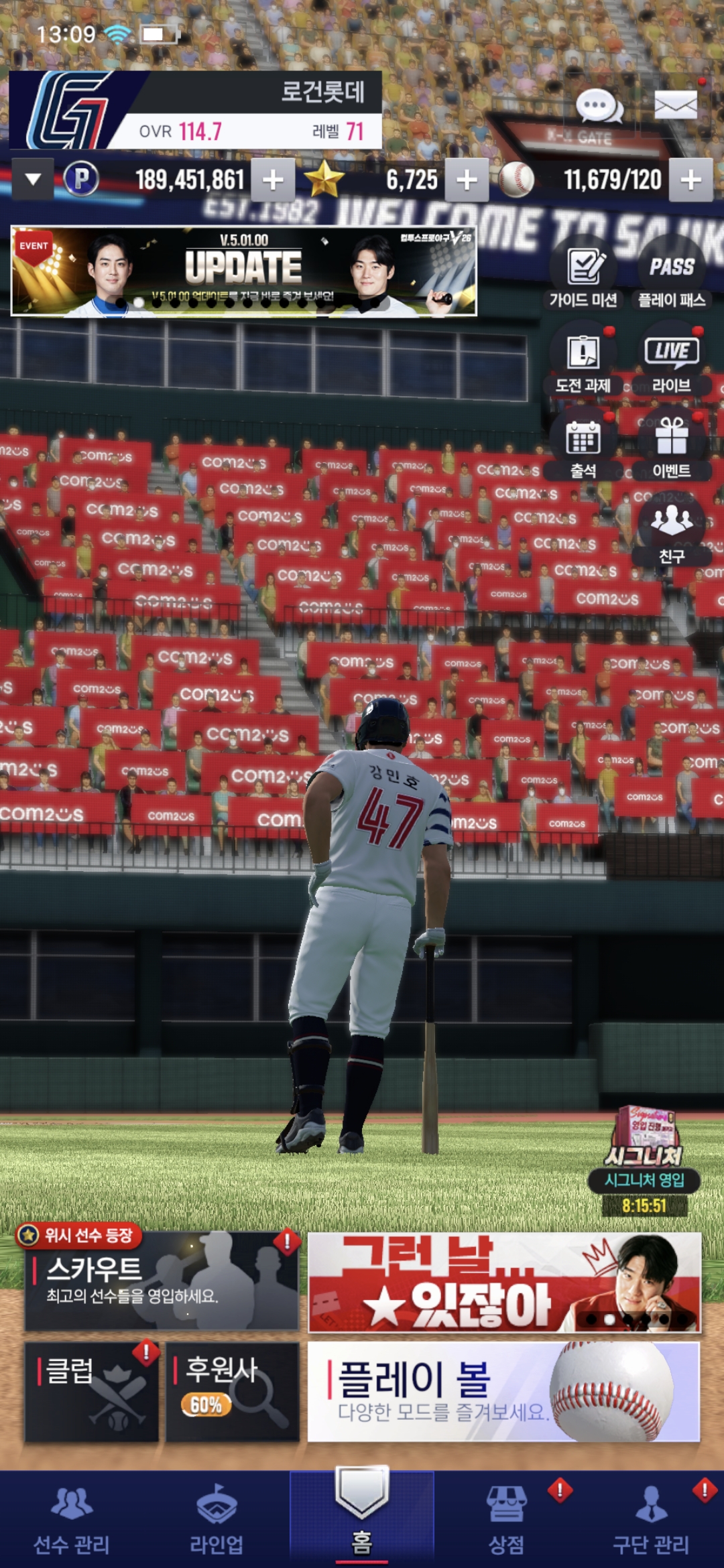The height and width of the screenshot is (1568, 724).
Task: Open 가이드 미션 guide missions
Action: tap(583, 276)
